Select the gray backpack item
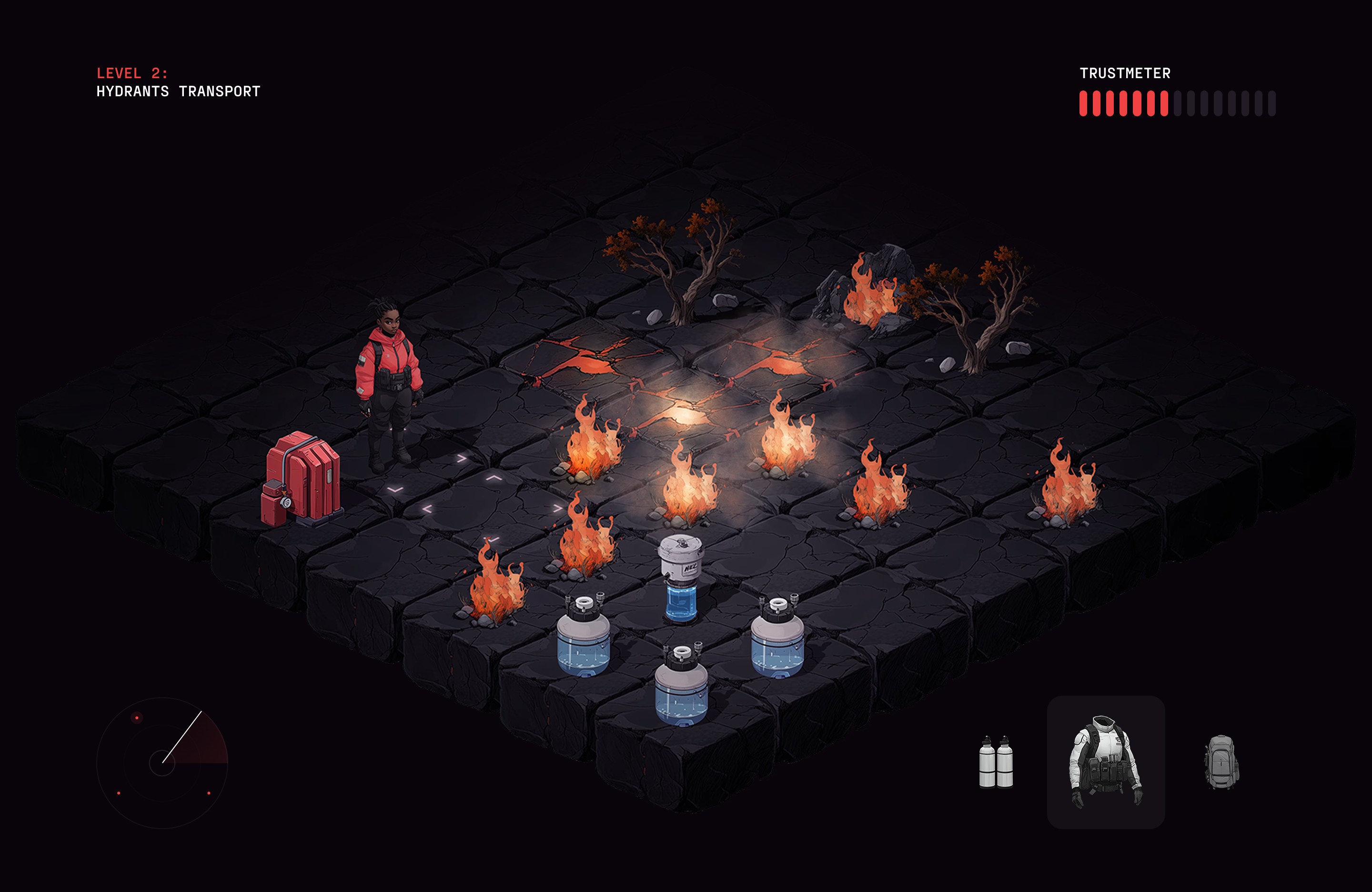Screen dimensions: 1372x892 (1221, 762)
